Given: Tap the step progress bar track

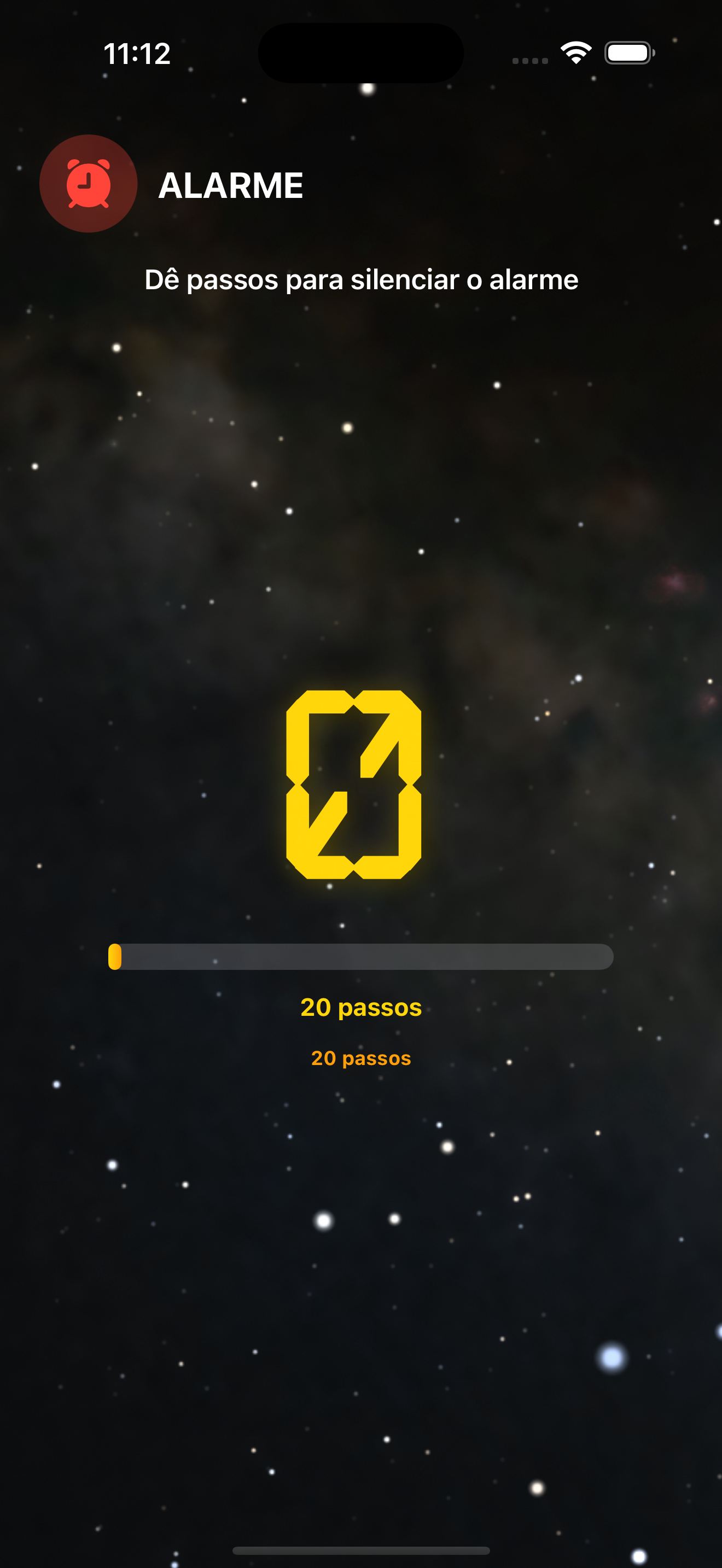Looking at the screenshot, I should click(x=362, y=957).
